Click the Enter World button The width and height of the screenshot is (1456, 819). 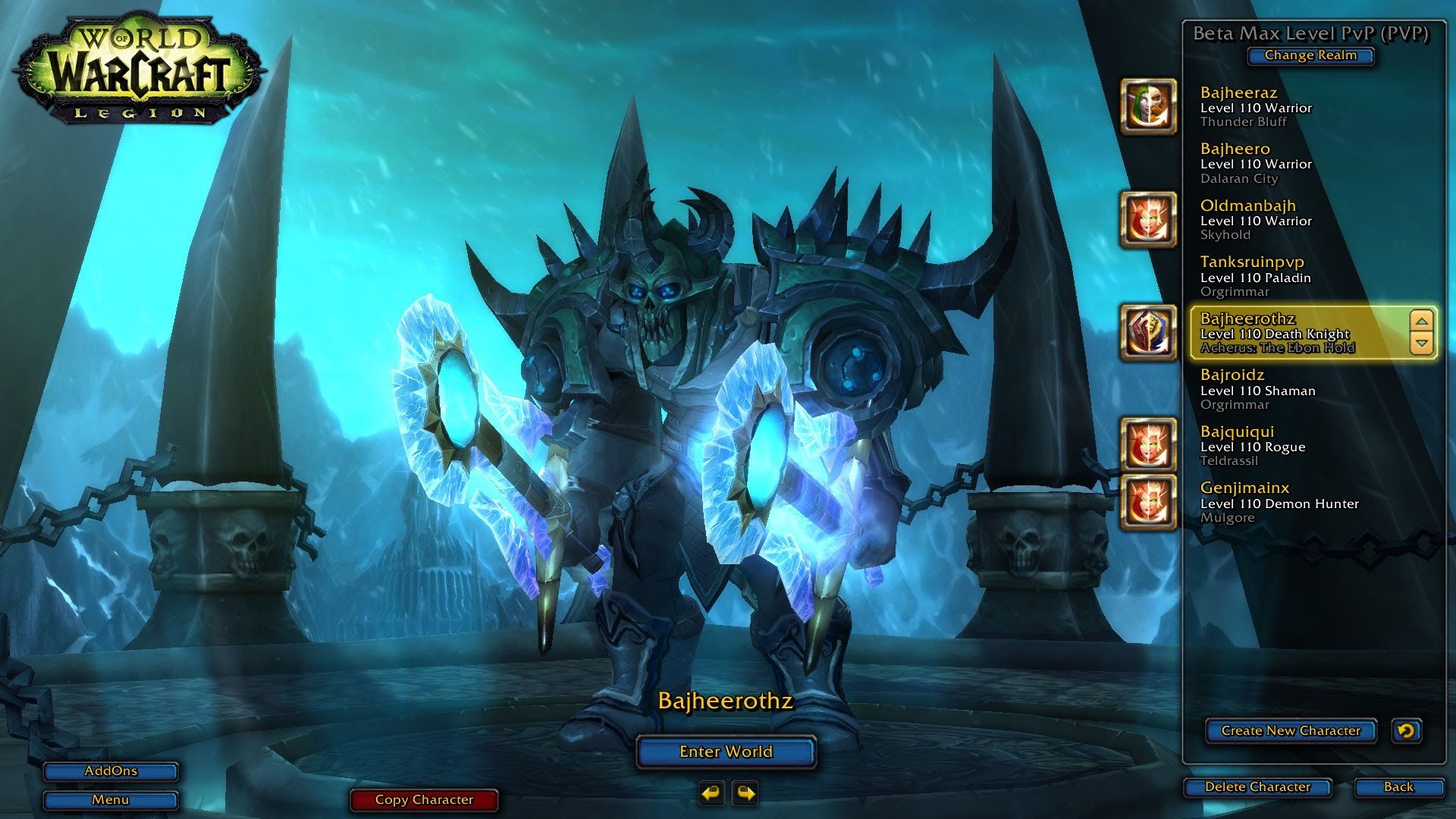(x=726, y=752)
